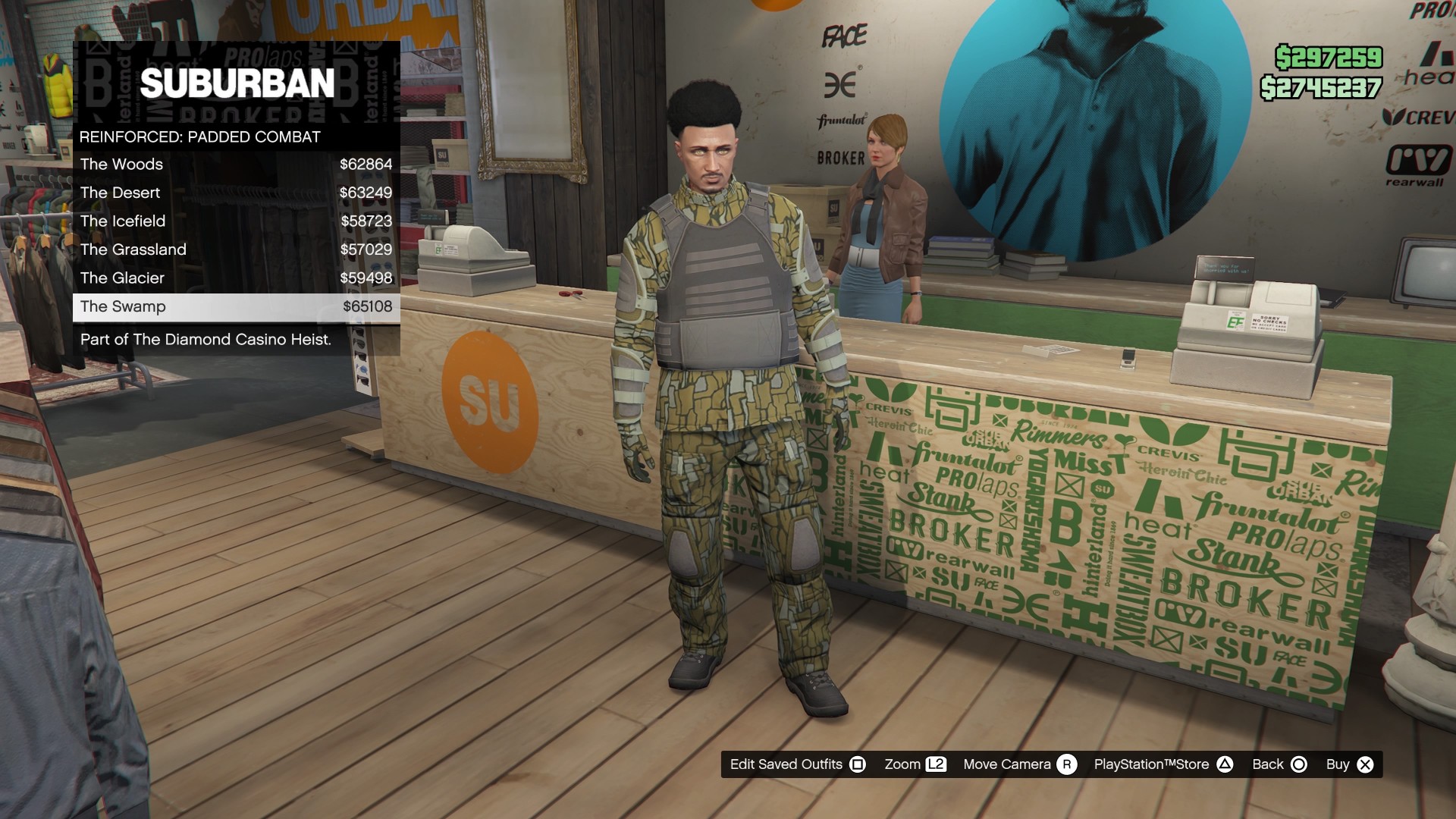This screenshot has height=819, width=1456.
Task: Click the L2 zoom icon
Action: [937, 764]
